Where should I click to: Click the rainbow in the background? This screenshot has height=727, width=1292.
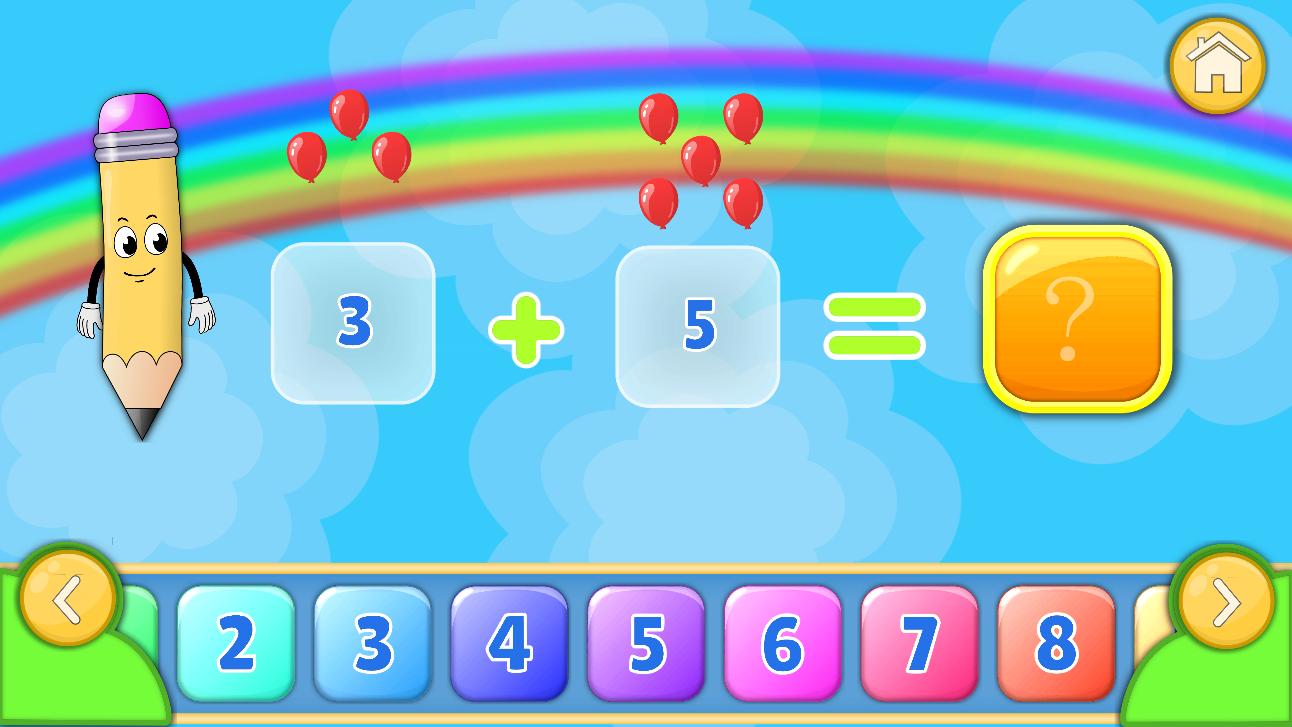pos(500,70)
